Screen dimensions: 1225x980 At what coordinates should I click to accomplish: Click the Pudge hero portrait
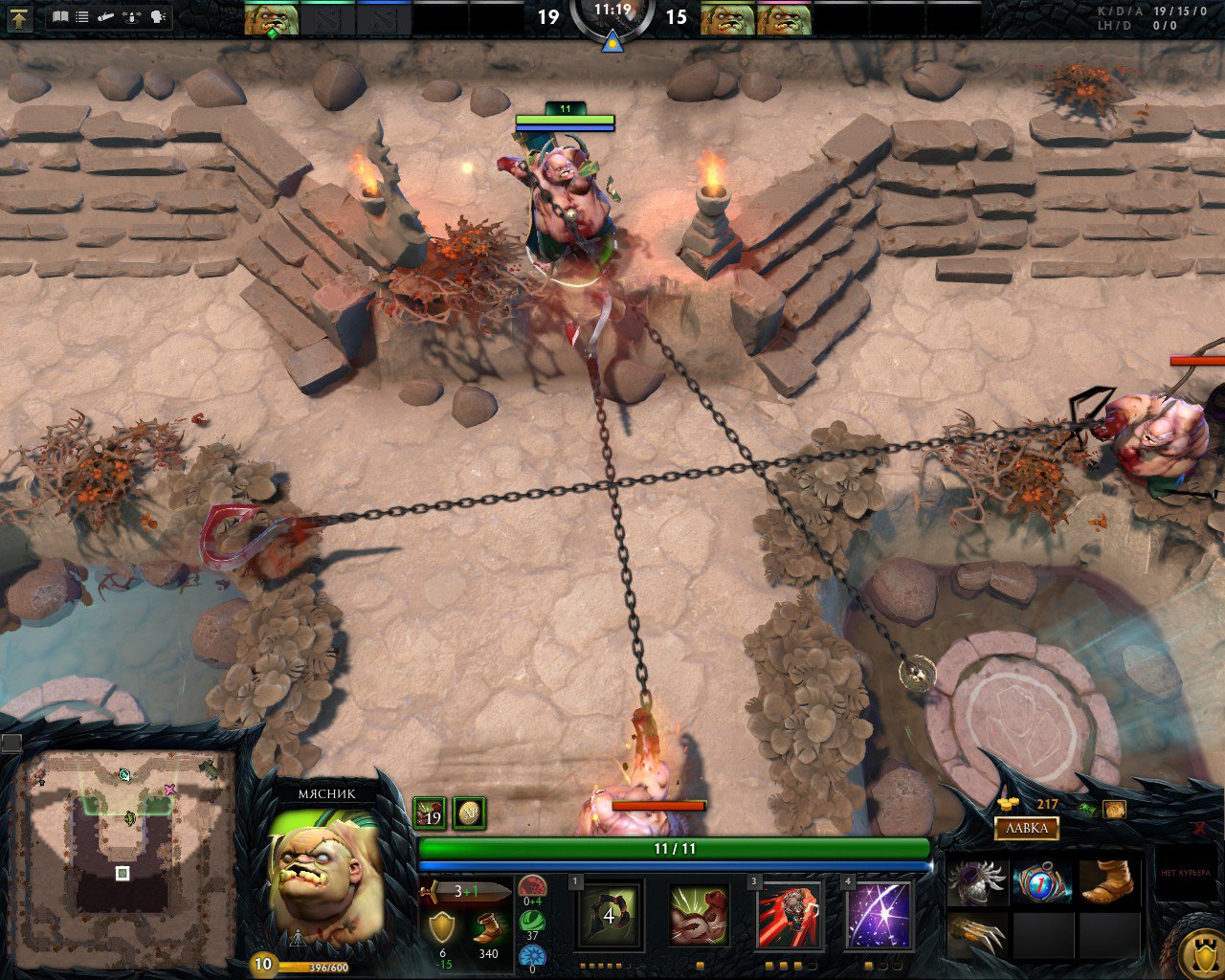click(325, 878)
